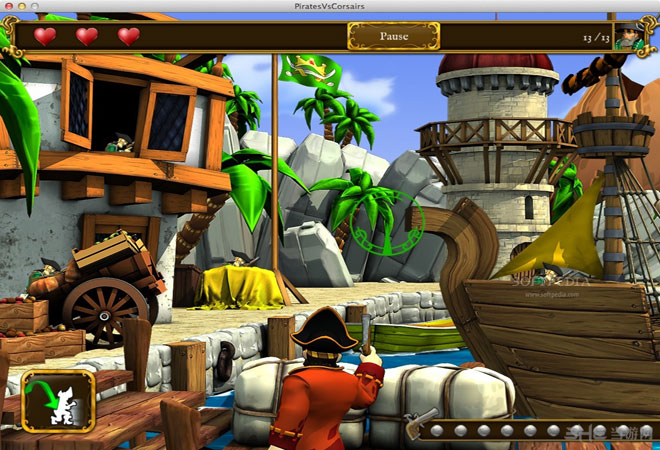Close the PiratesVsCorsairs window
This screenshot has width=660, height=450.
coord(8,6)
